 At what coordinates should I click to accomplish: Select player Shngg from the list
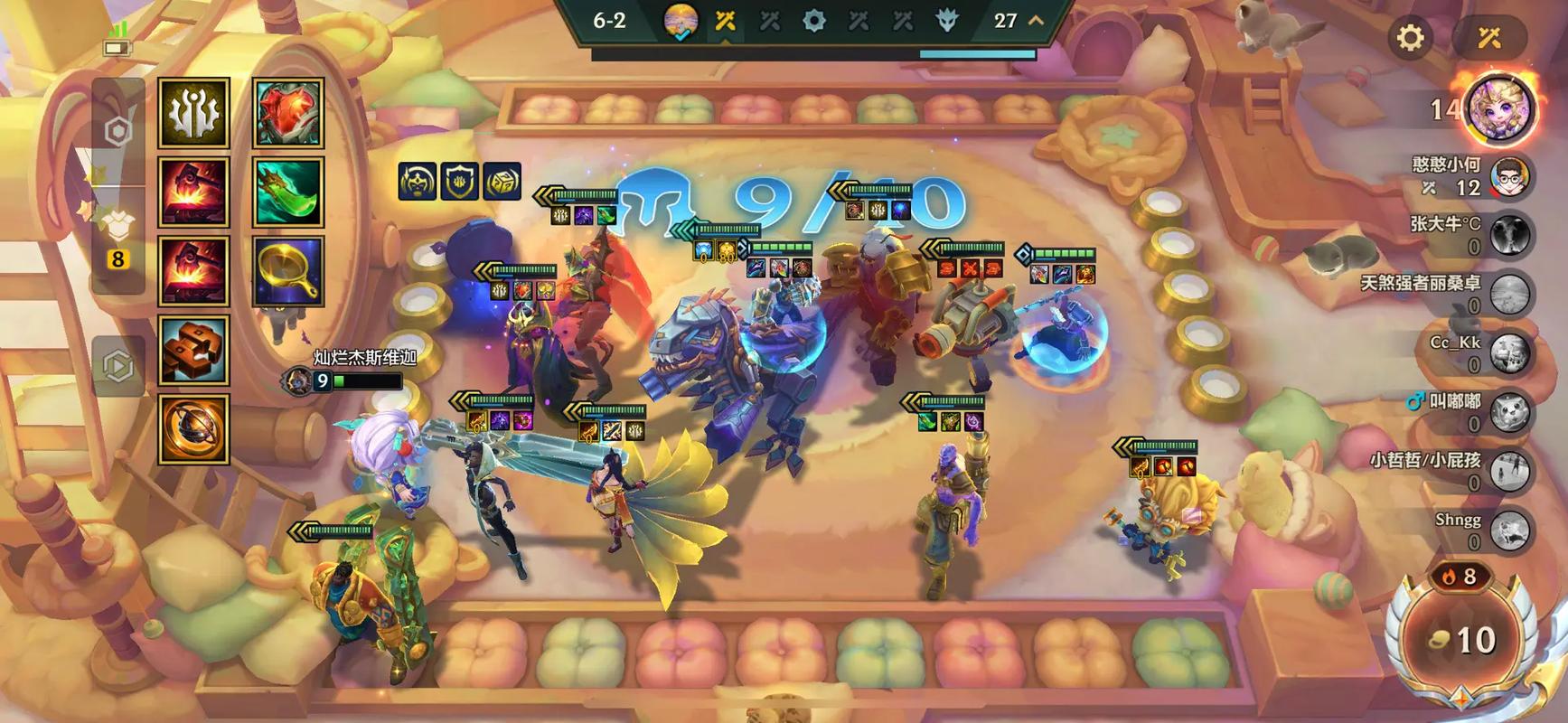pyautogui.click(x=1509, y=531)
